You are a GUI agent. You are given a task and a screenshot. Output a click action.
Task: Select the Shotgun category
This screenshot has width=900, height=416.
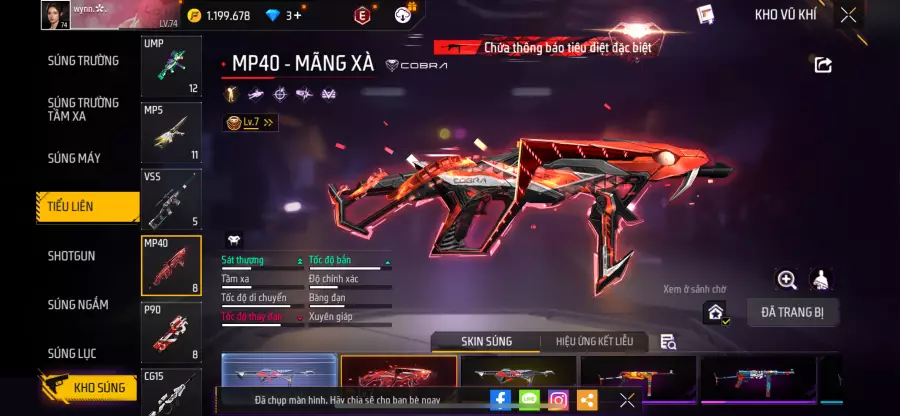point(72,256)
